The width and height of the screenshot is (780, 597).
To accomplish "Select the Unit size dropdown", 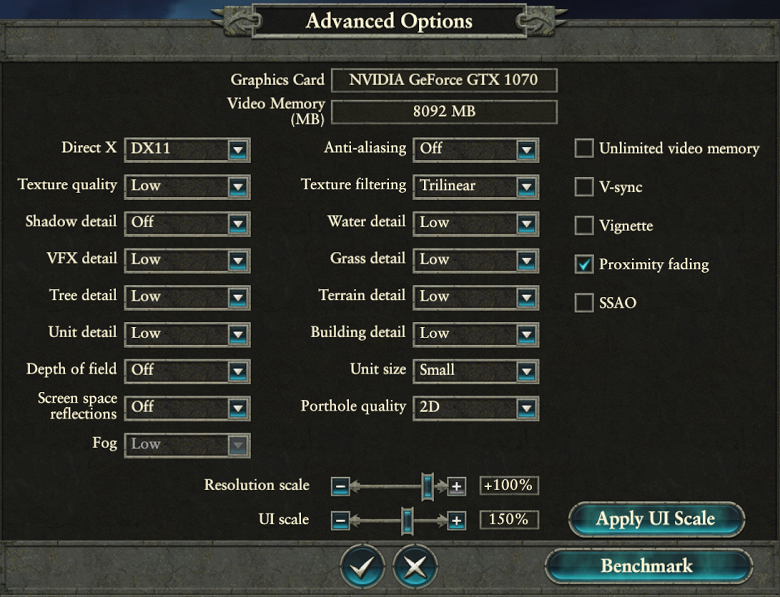I will tap(475, 370).
